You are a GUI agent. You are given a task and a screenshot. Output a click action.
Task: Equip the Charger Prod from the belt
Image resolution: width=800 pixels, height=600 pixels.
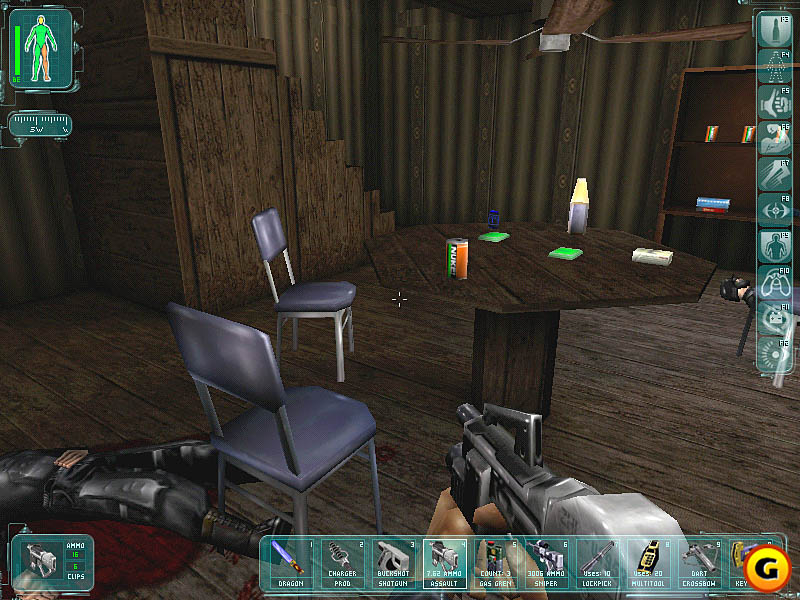(341, 562)
